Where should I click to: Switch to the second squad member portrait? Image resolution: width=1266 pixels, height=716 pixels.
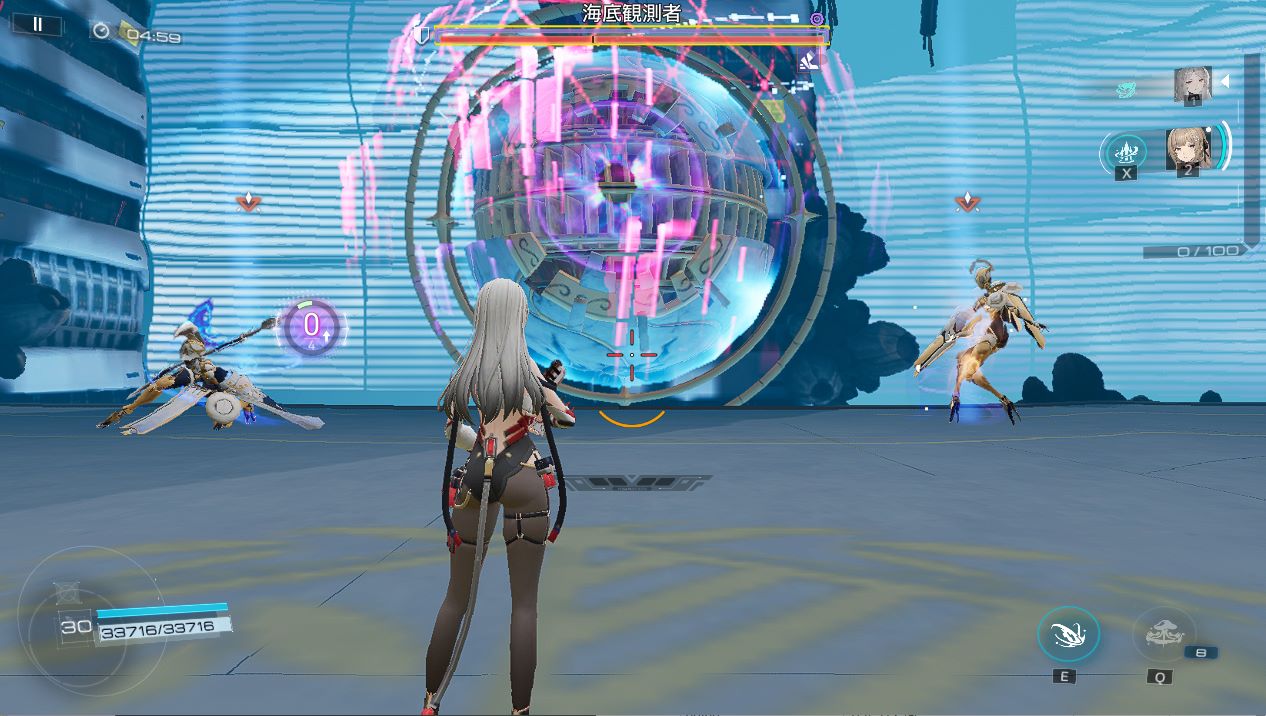(1188, 148)
